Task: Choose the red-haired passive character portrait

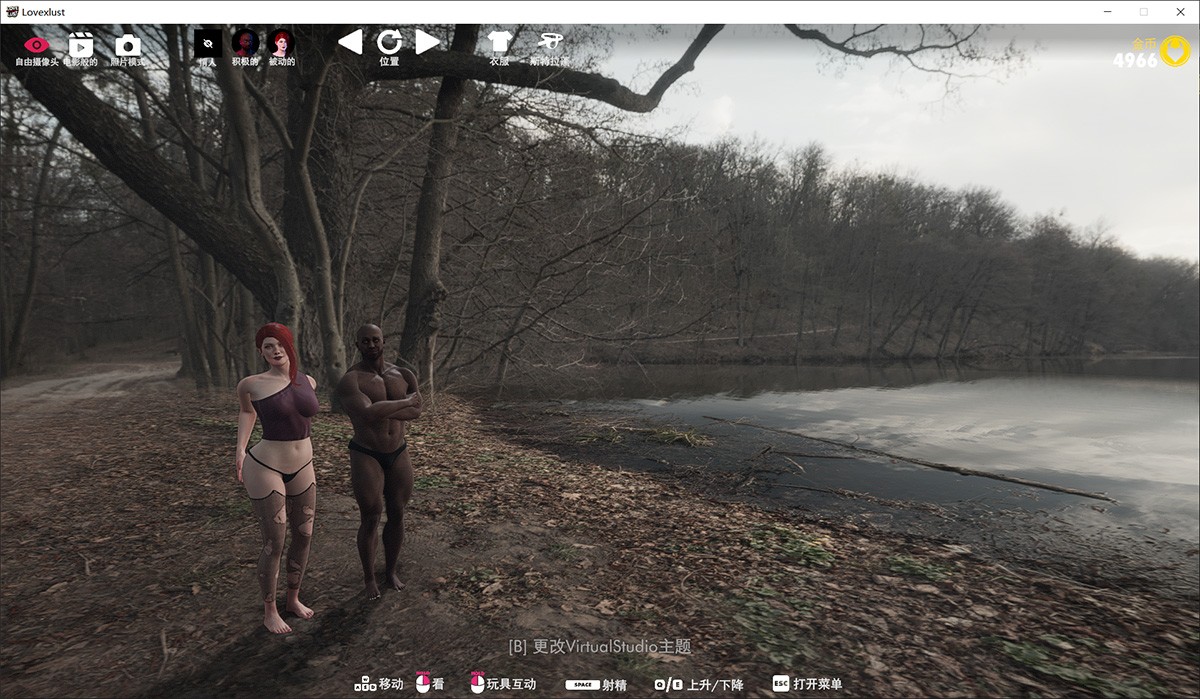Action: pos(282,43)
